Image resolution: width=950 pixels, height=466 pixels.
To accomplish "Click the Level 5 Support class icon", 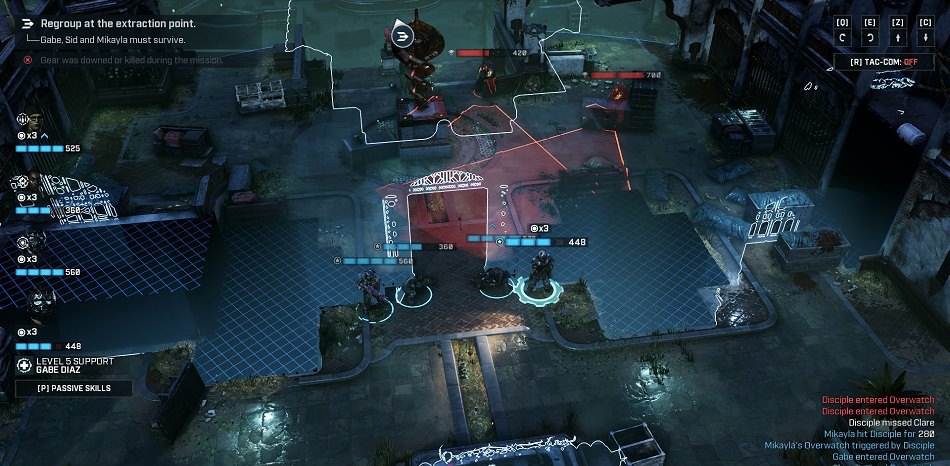I will pyautogui.click(x=24, y=365).
